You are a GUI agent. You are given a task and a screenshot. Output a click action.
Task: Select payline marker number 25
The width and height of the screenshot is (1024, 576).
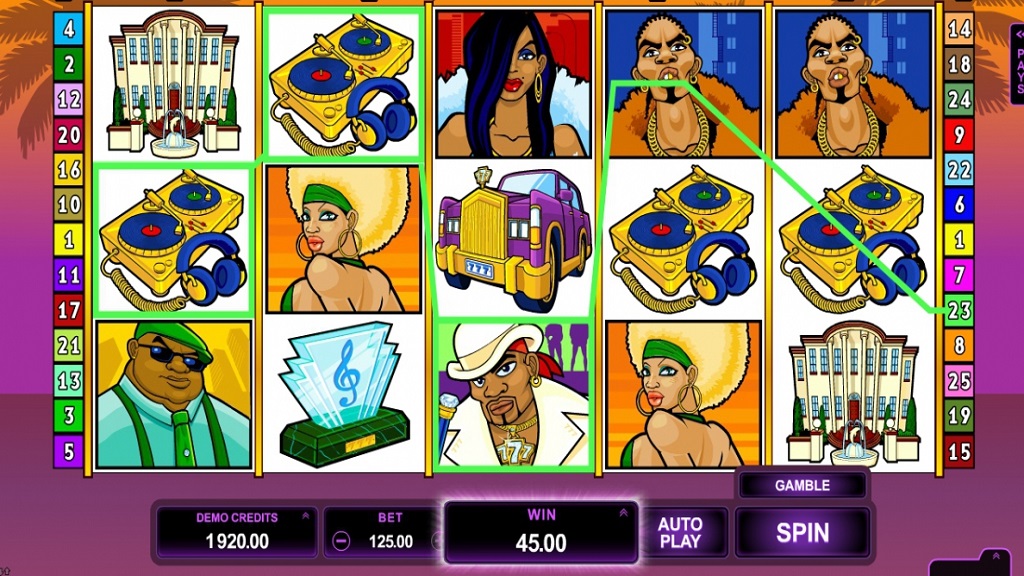[959, 381]
